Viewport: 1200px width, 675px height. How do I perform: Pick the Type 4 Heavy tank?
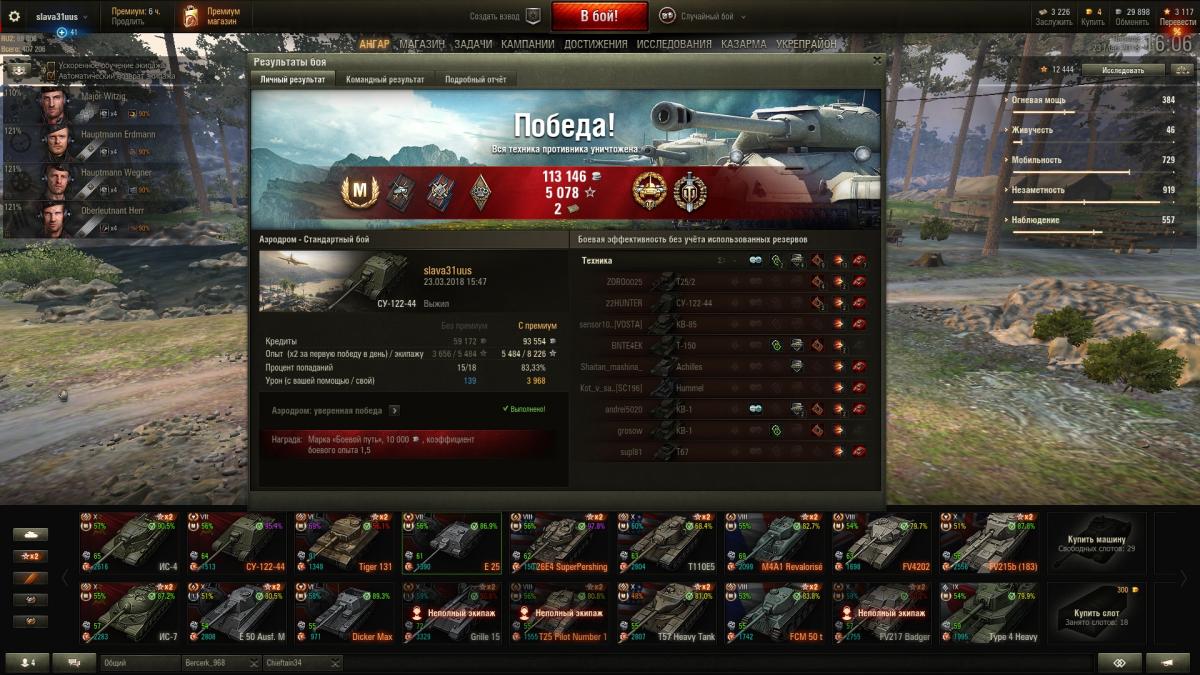990,612
